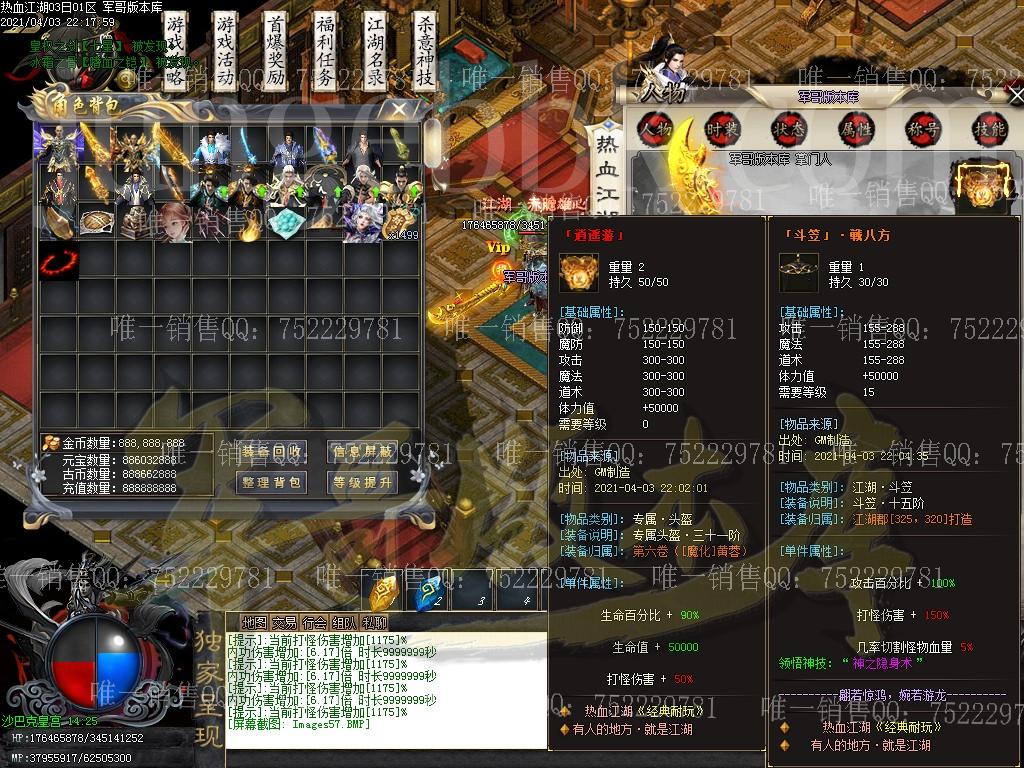Image resolution: width=1024 pixels, height=768 pixels.
Task: Open the 属性 attributes tab
Action: click(x=856, y=128)
